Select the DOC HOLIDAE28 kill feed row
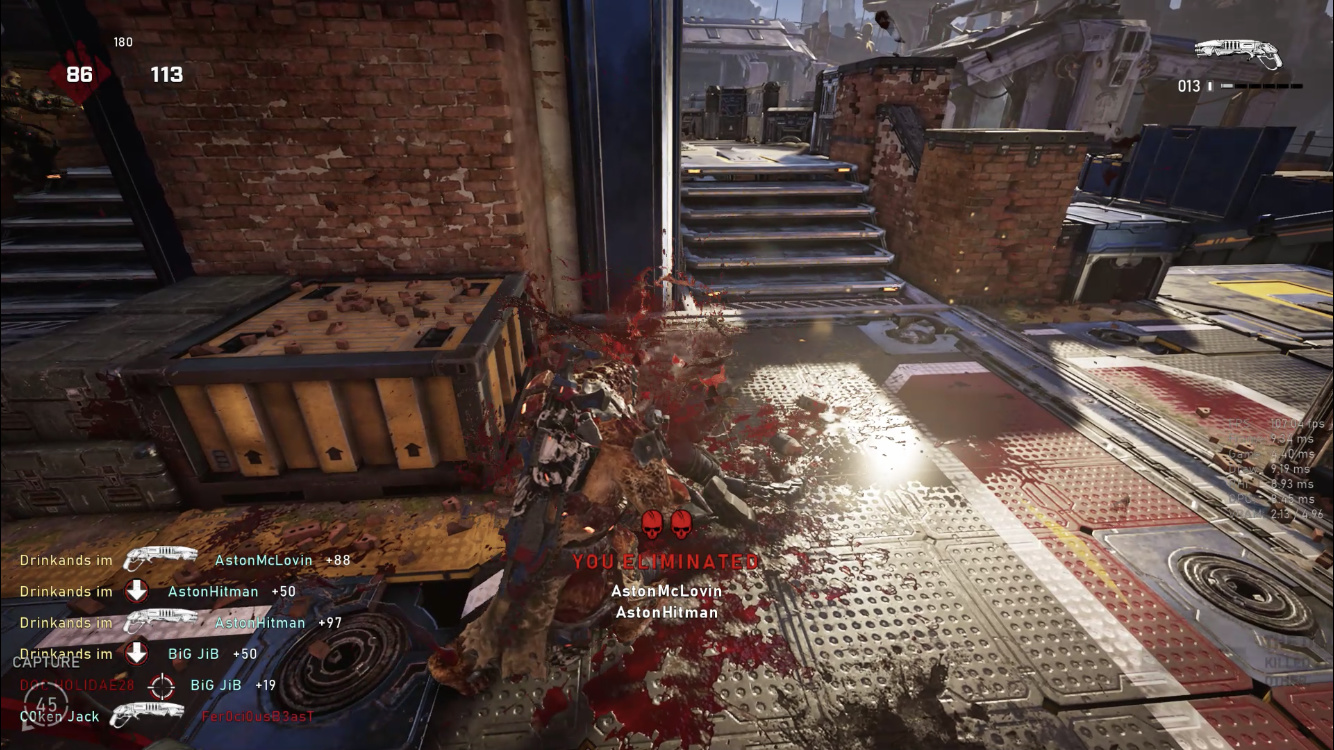 point(148,685)
